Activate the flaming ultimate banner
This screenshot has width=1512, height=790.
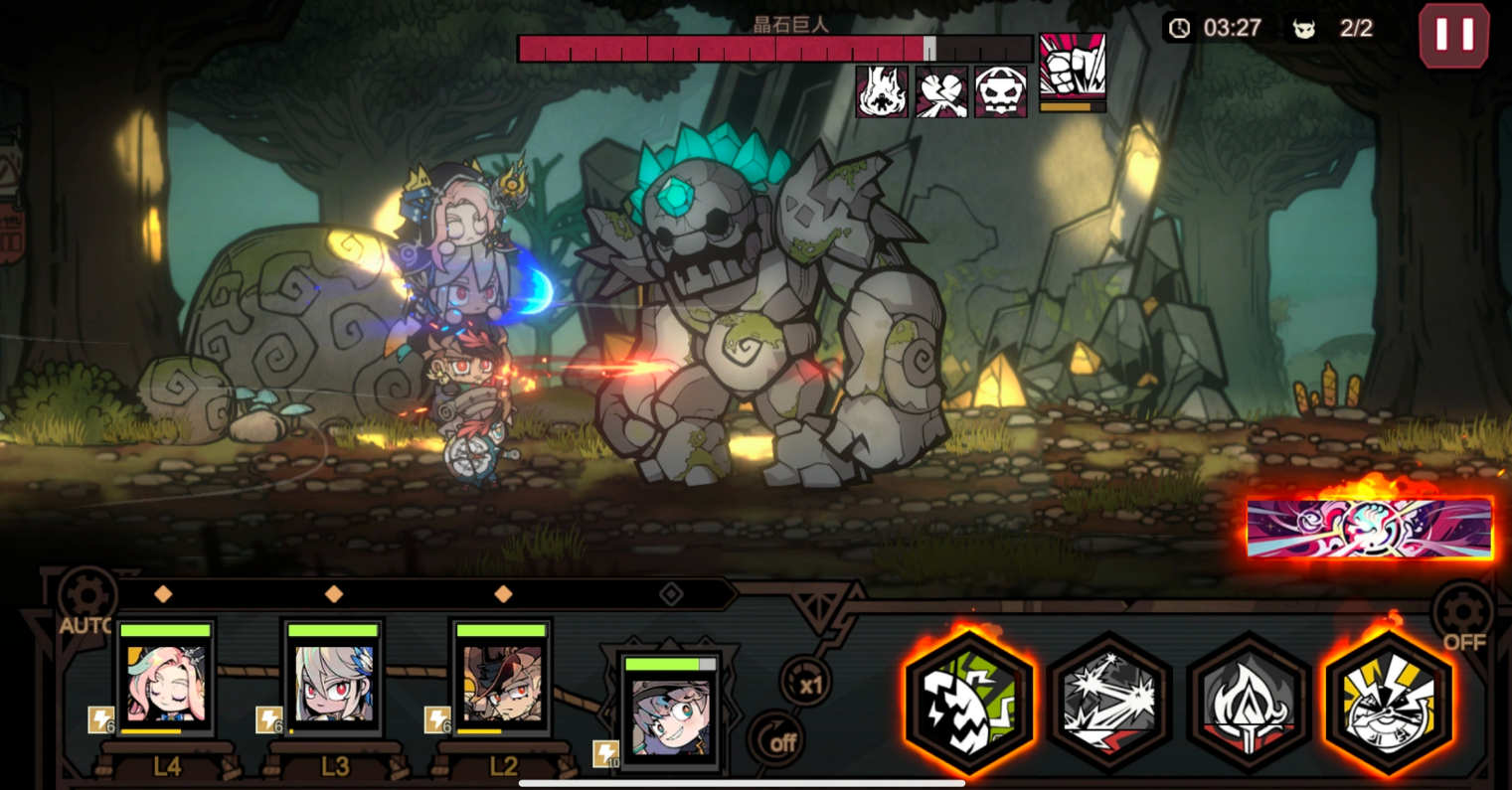point(1369,529)
